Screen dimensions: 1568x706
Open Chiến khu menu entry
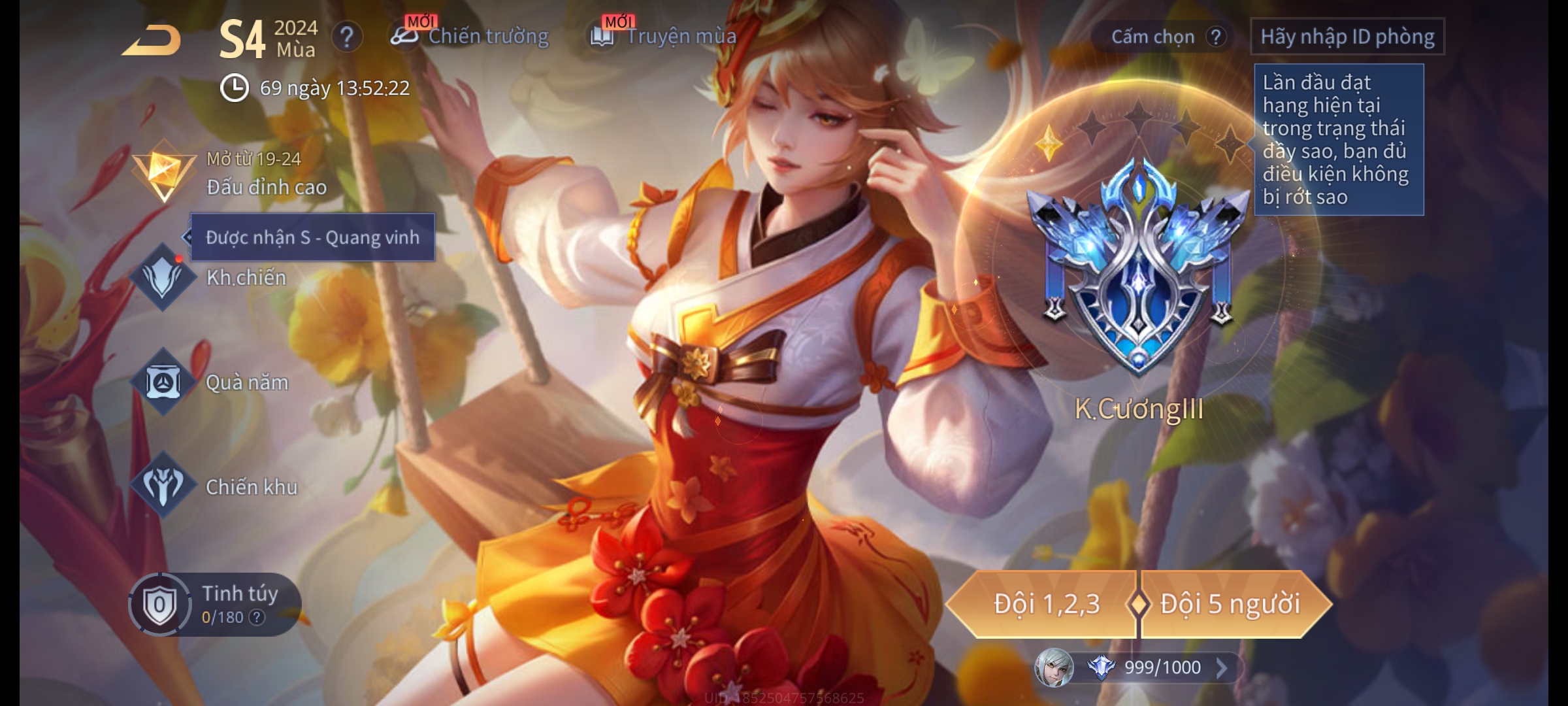(x=214, y=487)
